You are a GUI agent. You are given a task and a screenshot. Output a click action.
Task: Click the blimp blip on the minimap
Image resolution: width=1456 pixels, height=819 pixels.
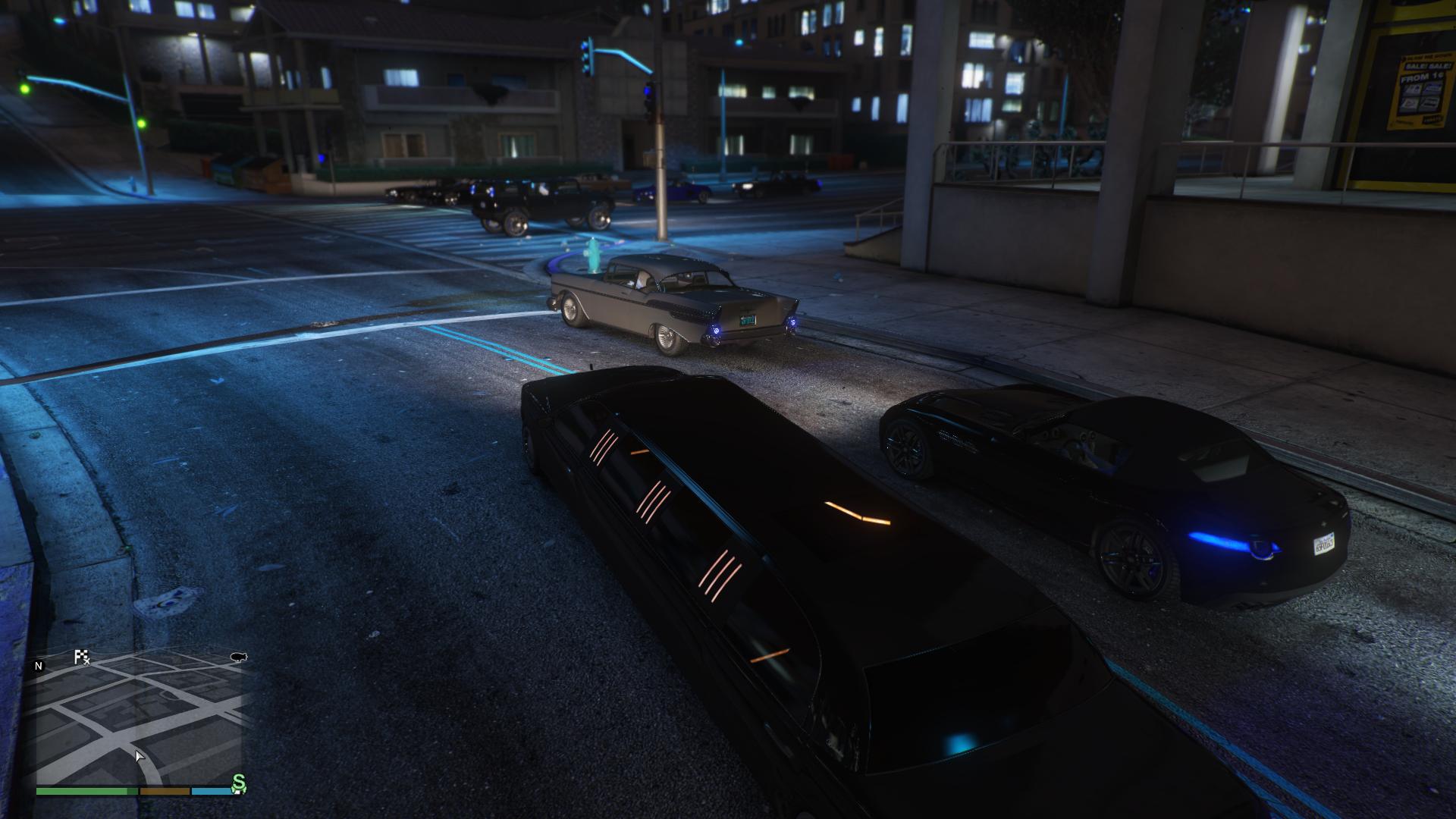point(239,657)
